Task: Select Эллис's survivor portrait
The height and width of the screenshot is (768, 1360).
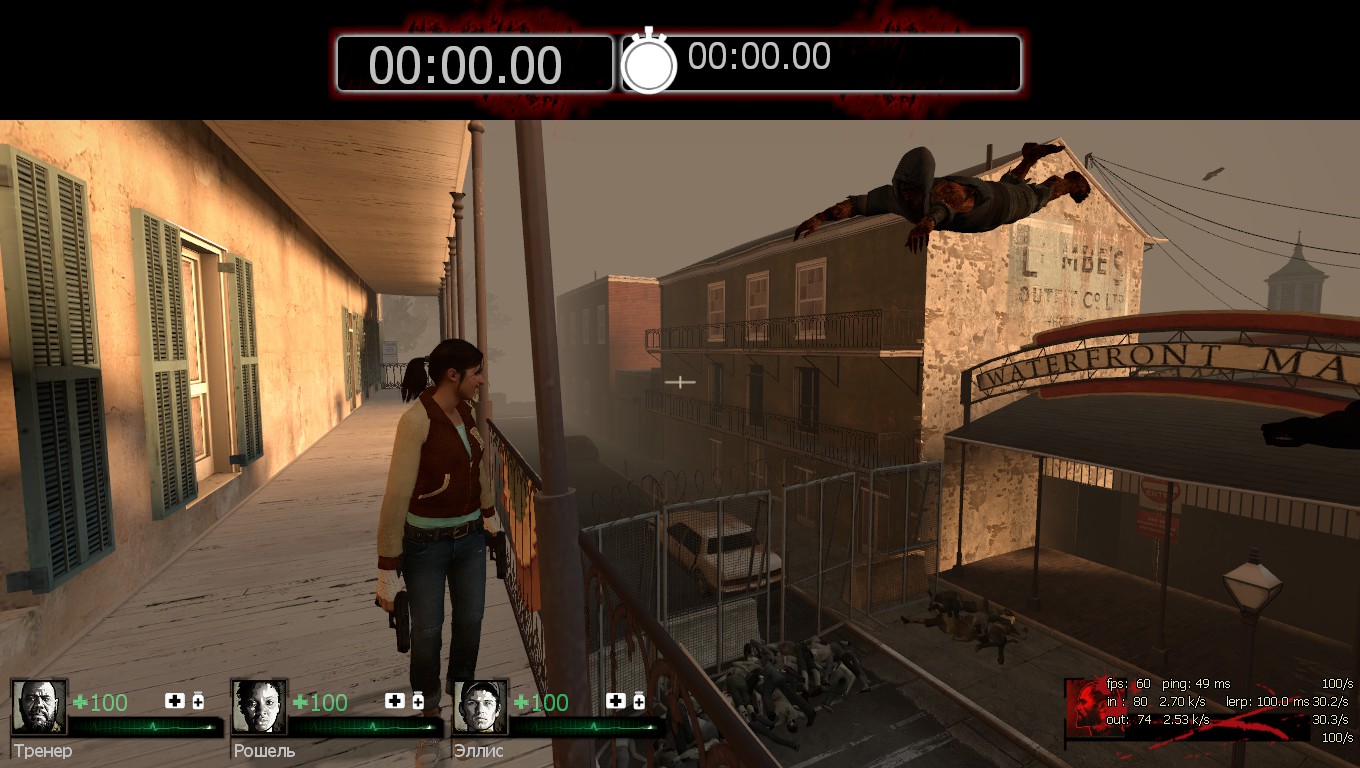Action: (x=480, y=707)
